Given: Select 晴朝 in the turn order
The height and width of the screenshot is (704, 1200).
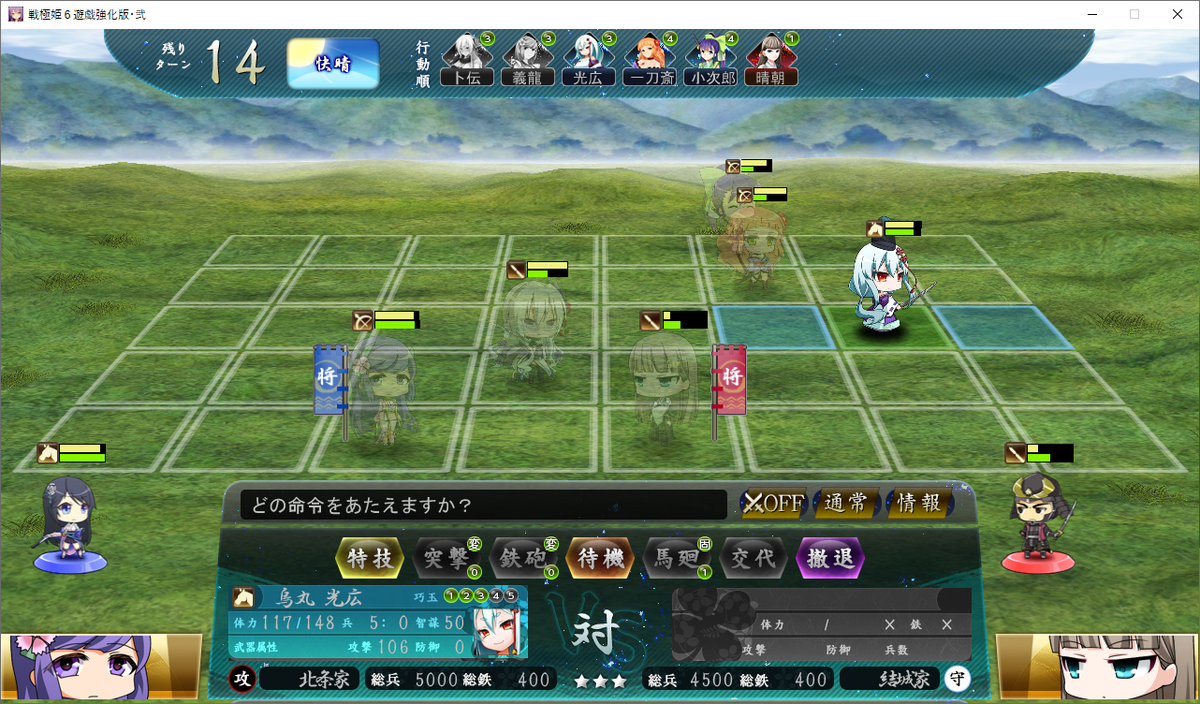Looking at the screenshot, I should (x=770, y=62).
